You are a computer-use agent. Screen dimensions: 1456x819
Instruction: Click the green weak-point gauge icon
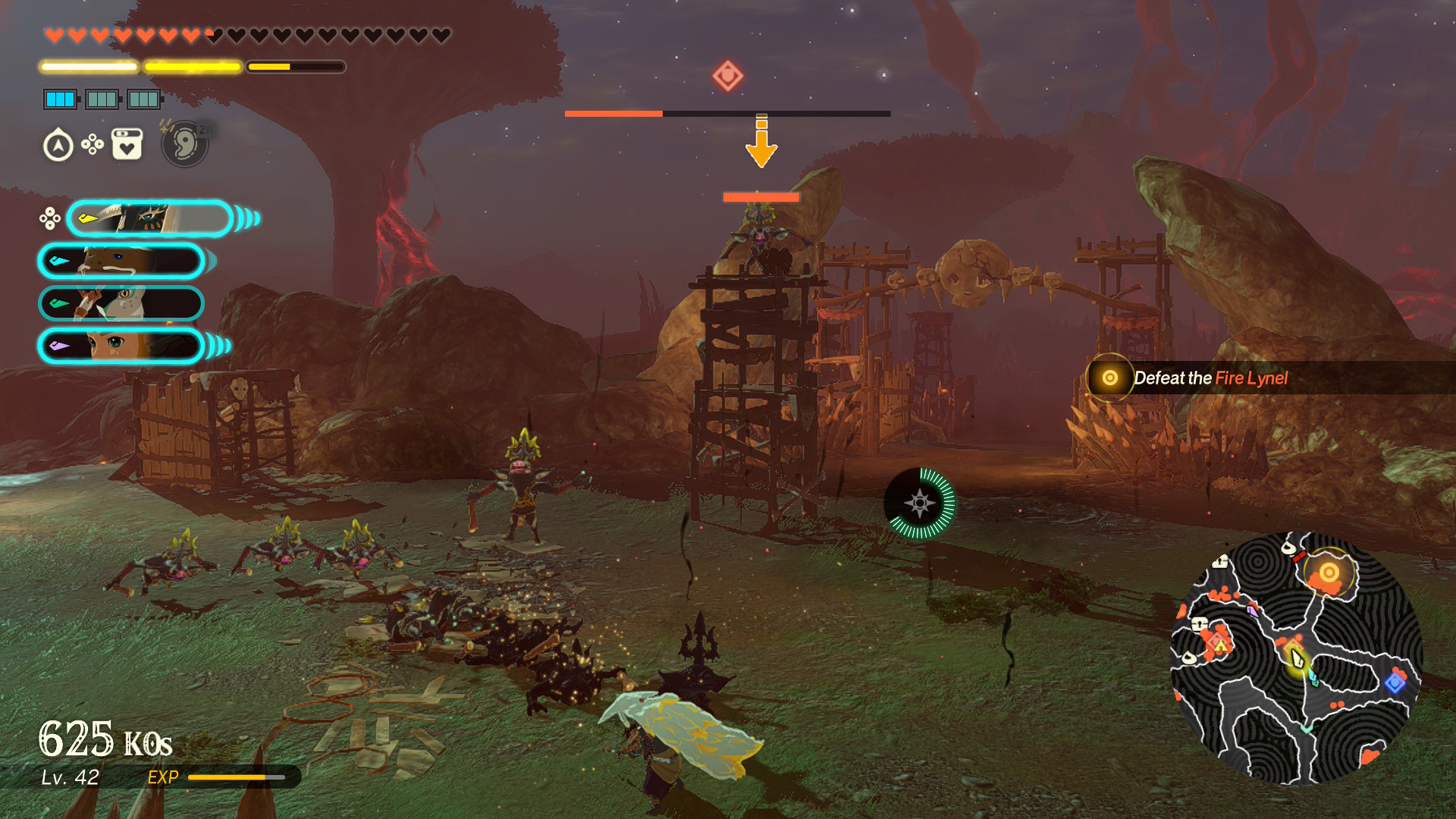click(920, 504)
